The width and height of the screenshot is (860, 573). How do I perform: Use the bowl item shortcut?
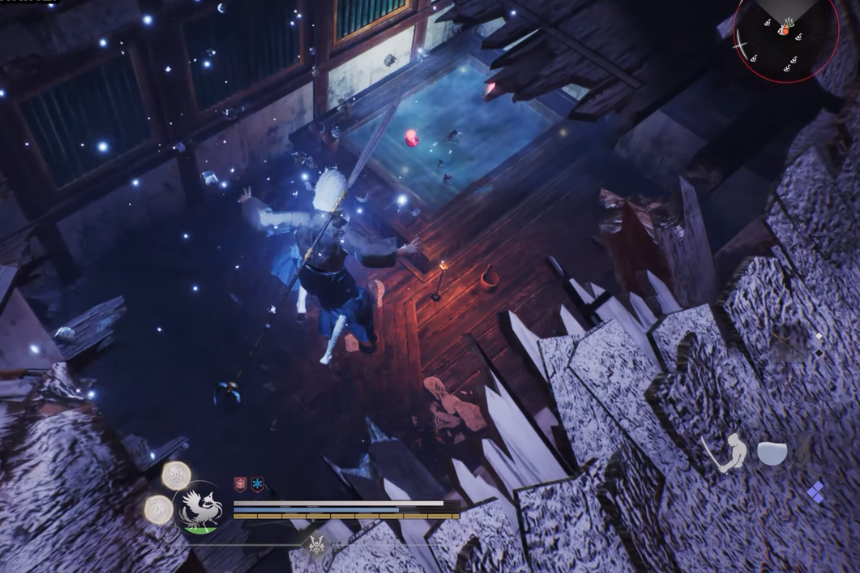[771, 453]
